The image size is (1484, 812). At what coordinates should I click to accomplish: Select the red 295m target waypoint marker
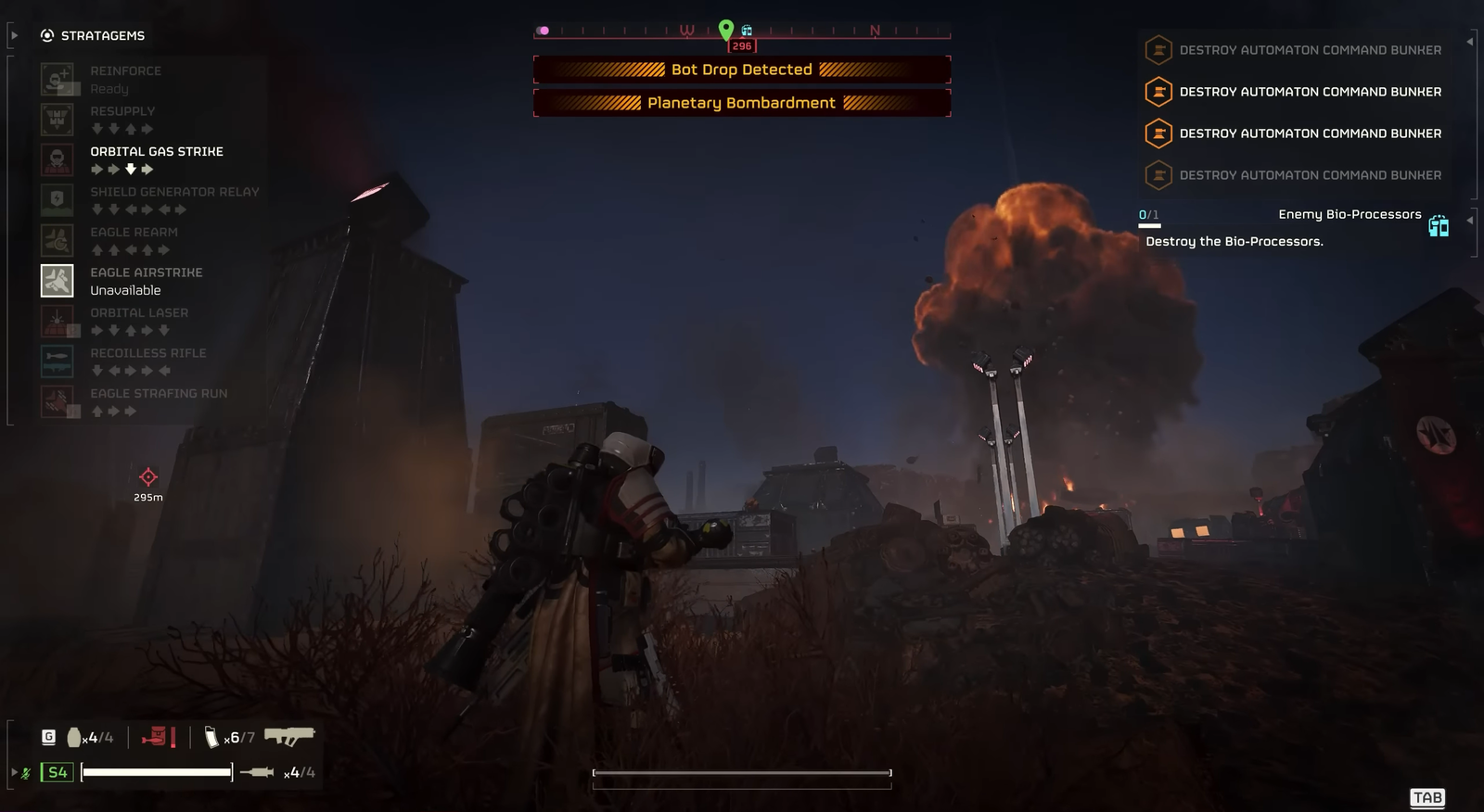[147, 477]
